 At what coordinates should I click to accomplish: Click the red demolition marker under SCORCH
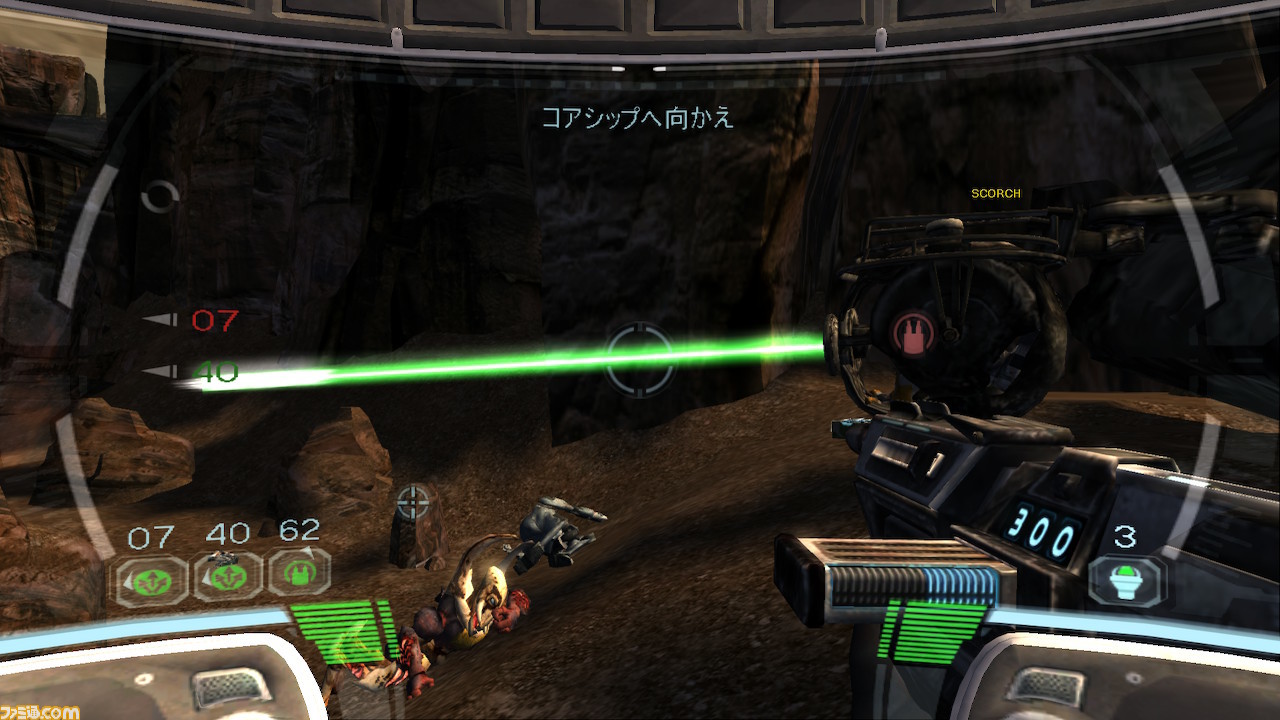[913, 334]
